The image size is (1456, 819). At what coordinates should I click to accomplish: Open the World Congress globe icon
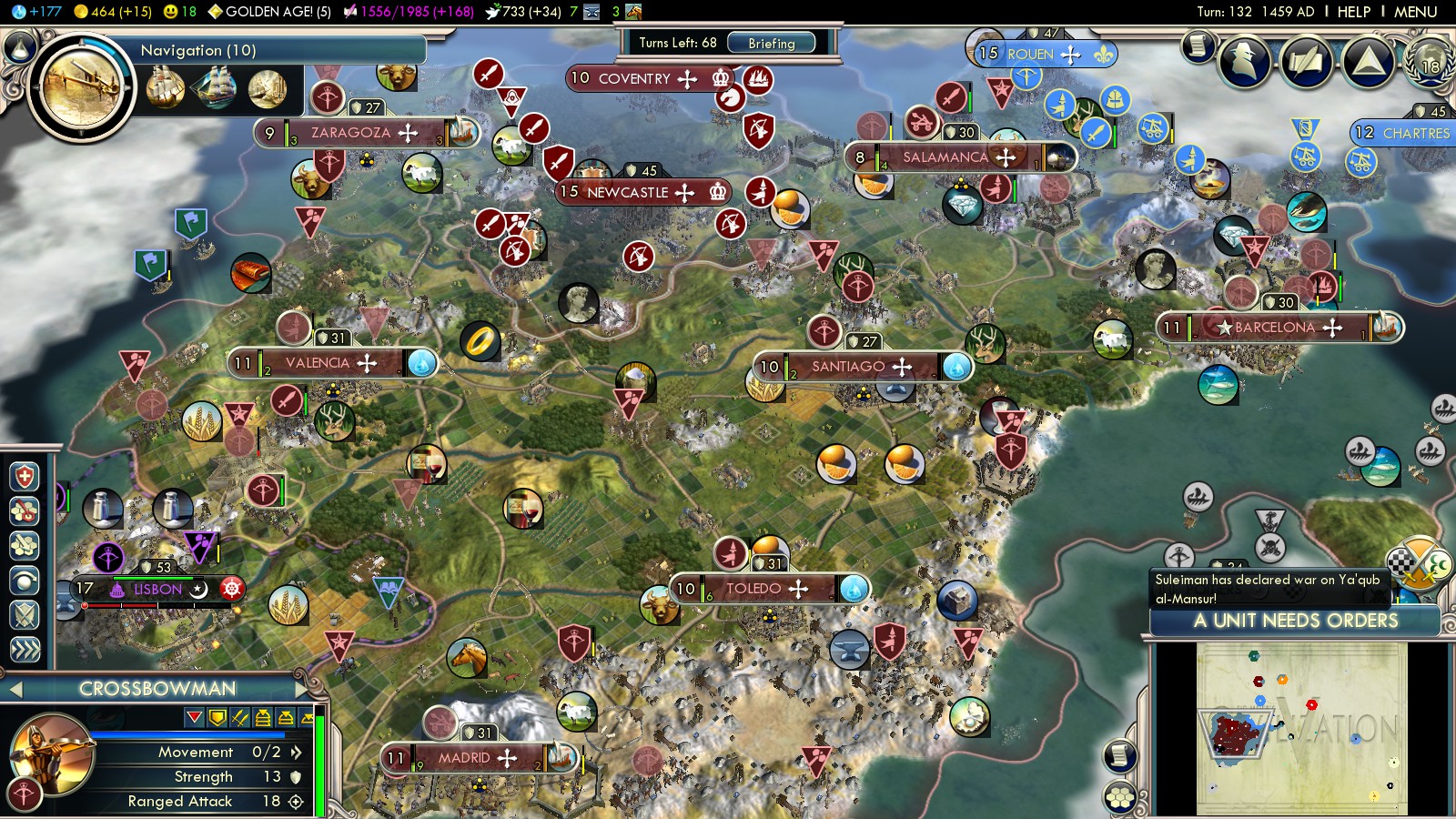tap(1430, 62)
